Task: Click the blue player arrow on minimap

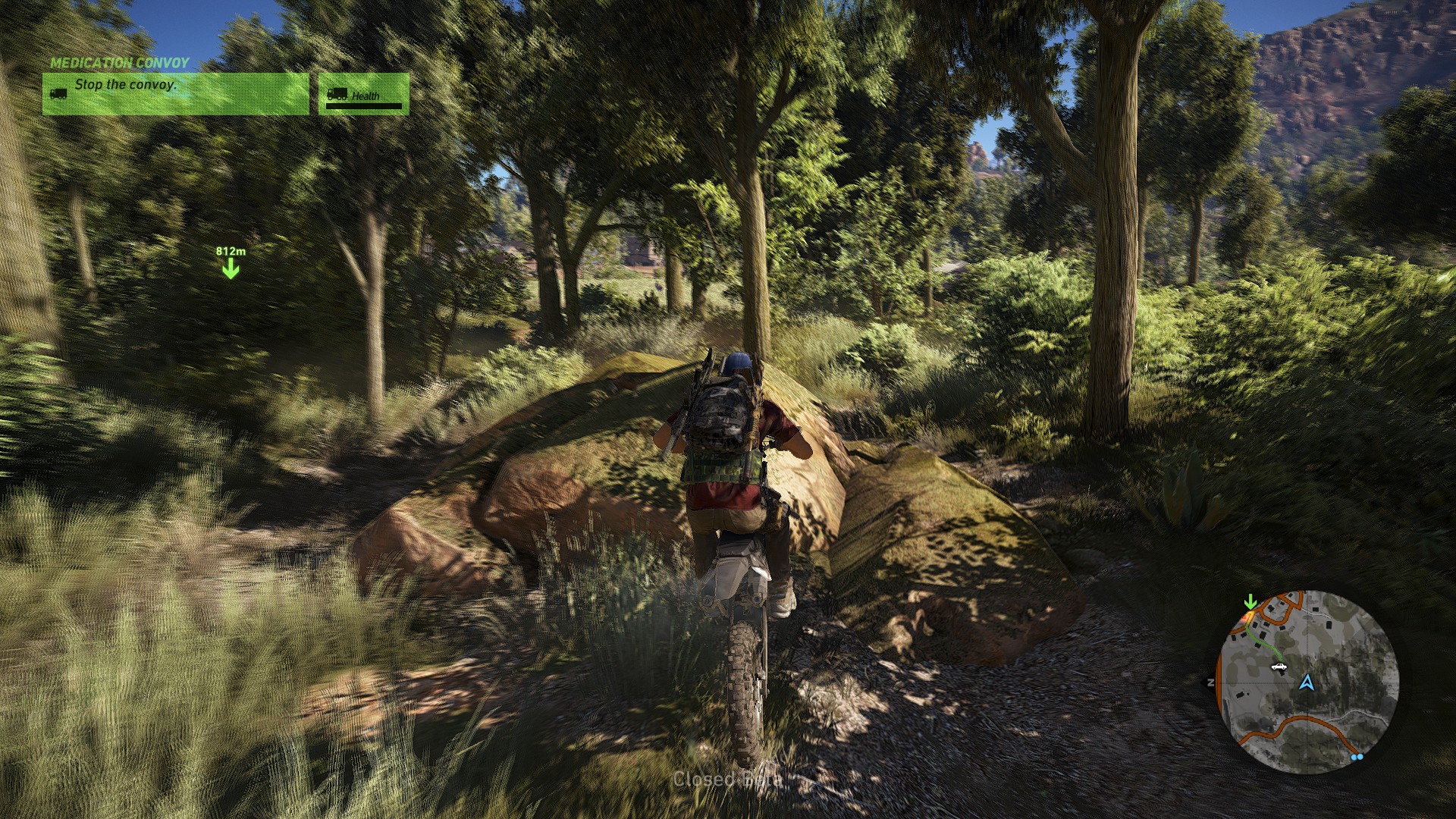Action: tap(1306, 682)
